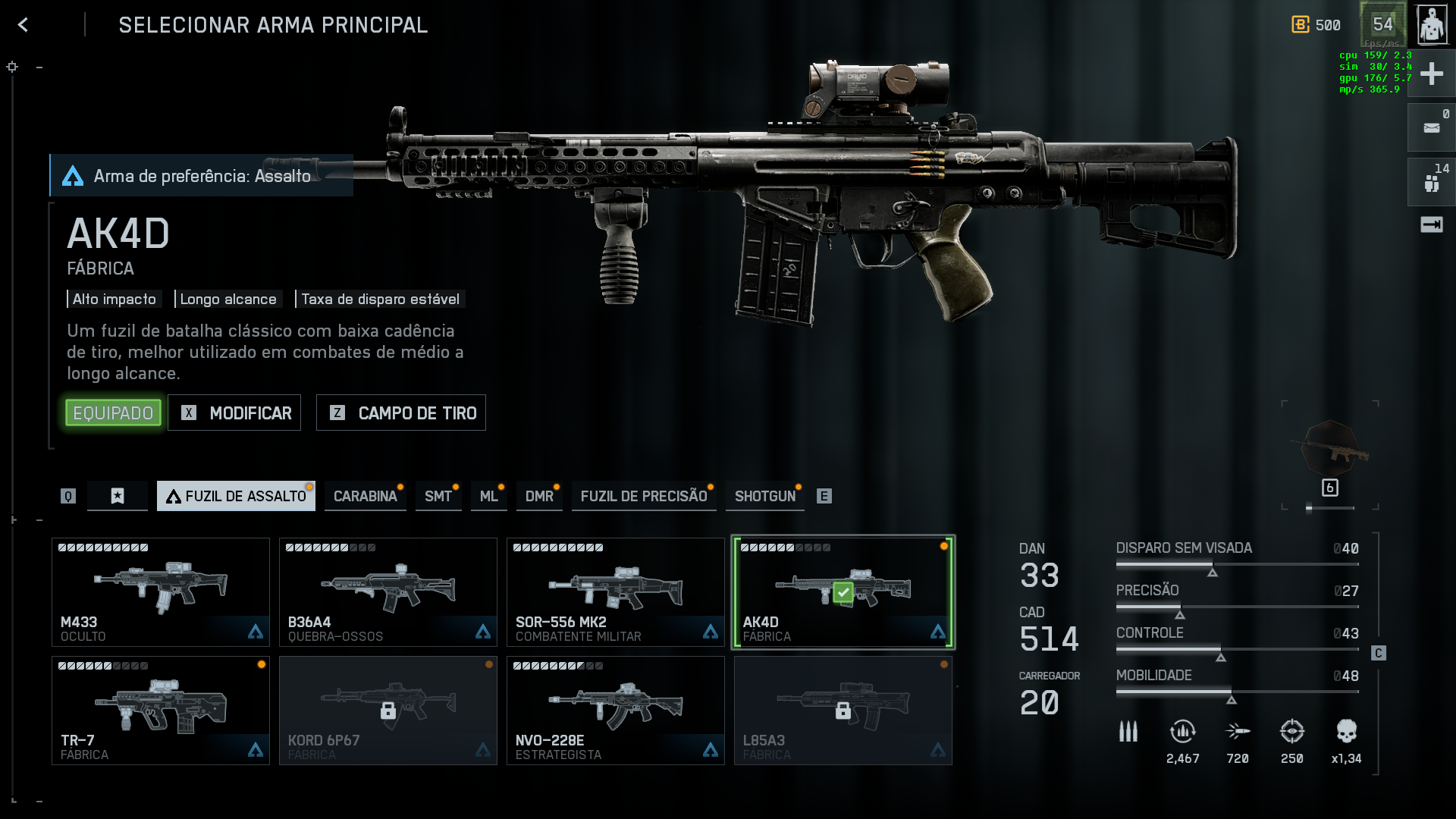Viewport: 1456px width, 819px height.
Task: Pick the SOR-556 MK2 rifle tile
Action: click(x=616, y=592)
